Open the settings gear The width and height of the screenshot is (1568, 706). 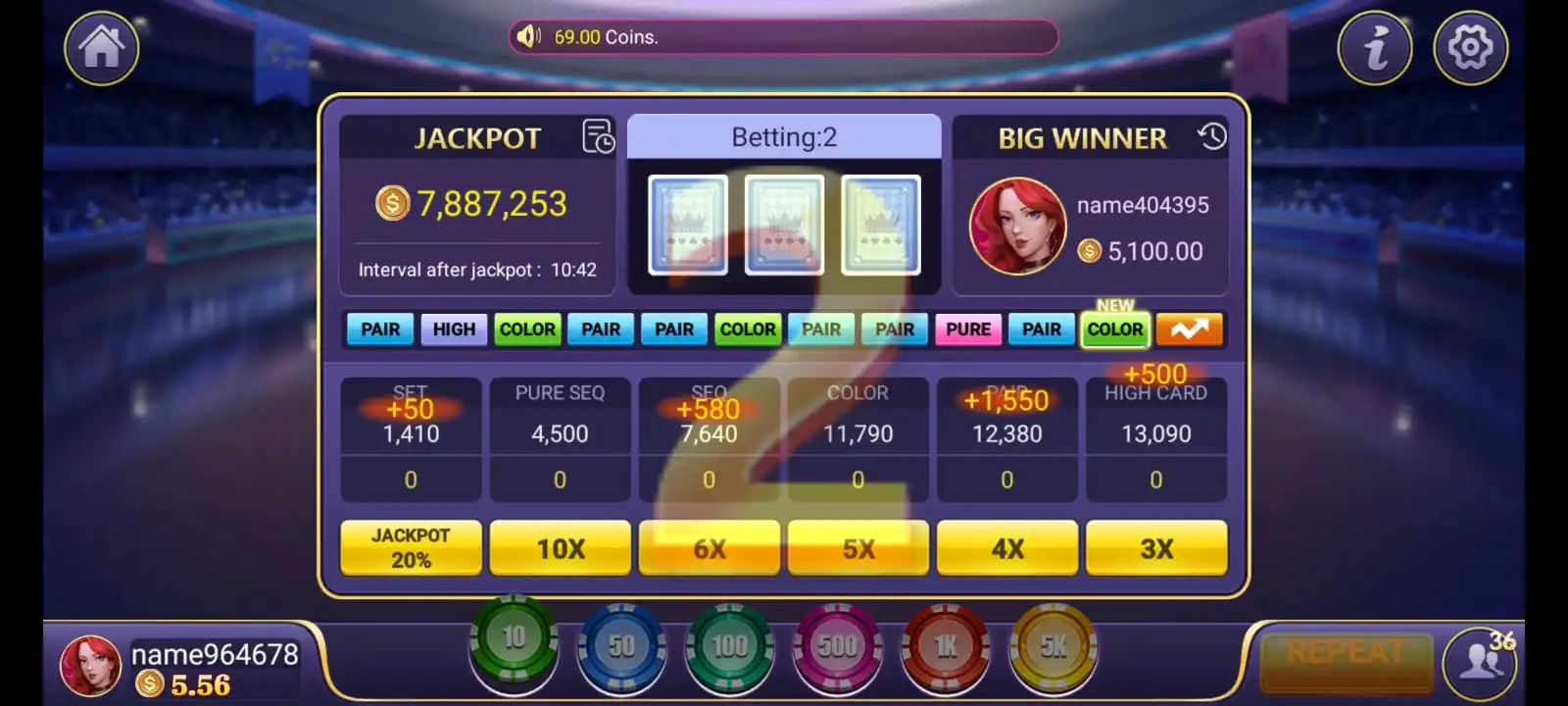pyautogui.click(x=1469, y=48)
